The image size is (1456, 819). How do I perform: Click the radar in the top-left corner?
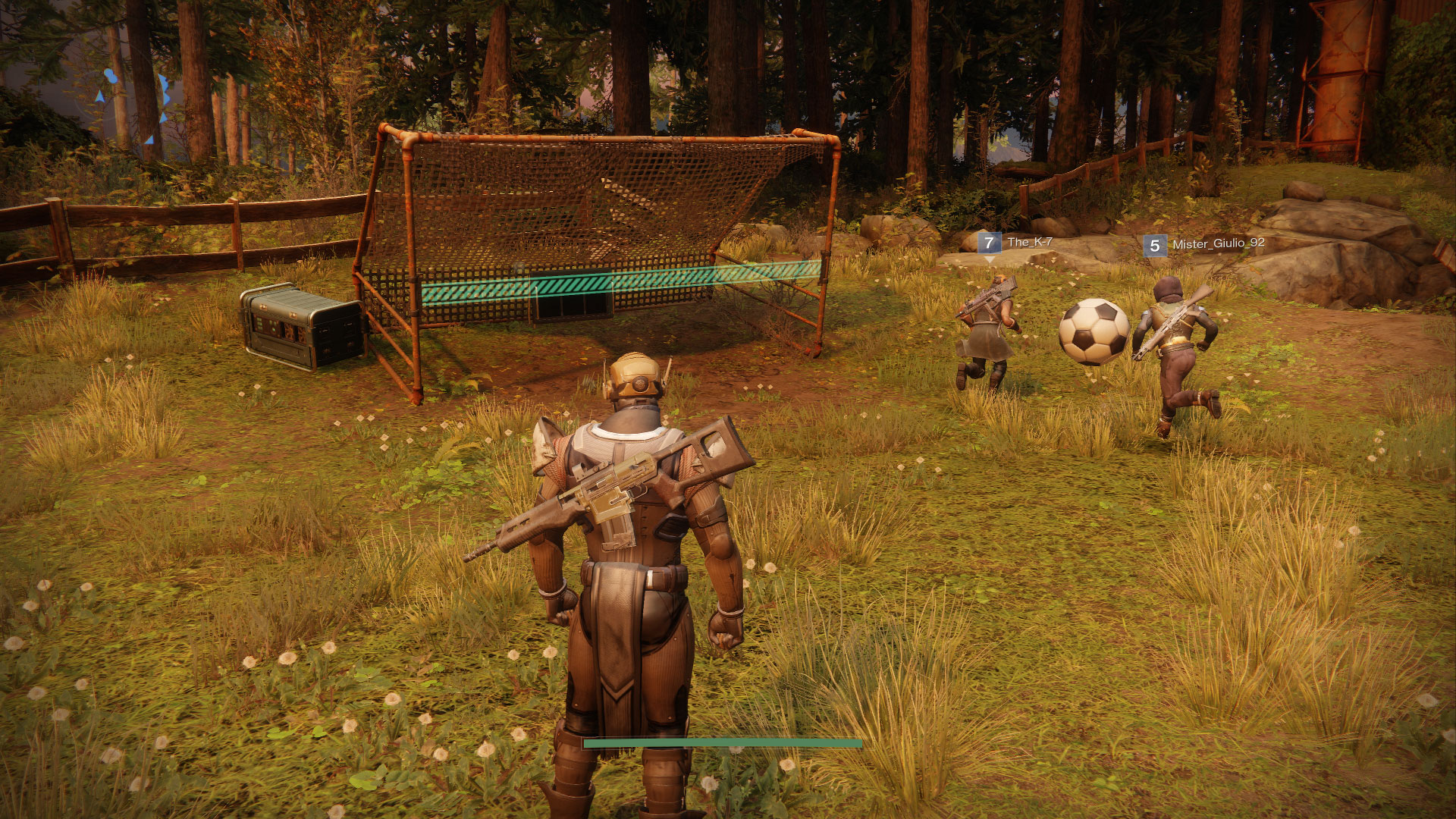130,106
